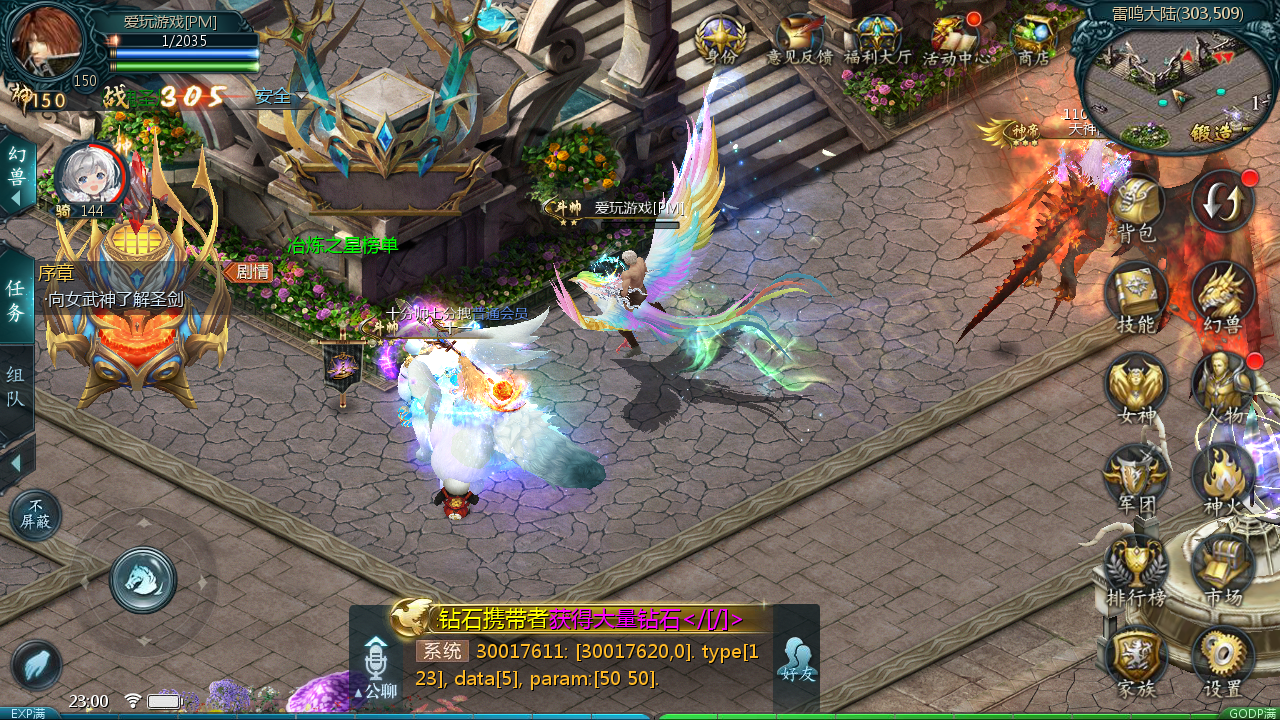
Task: Open the 女神 goddess menu
Action: (x=1136, y=386)
